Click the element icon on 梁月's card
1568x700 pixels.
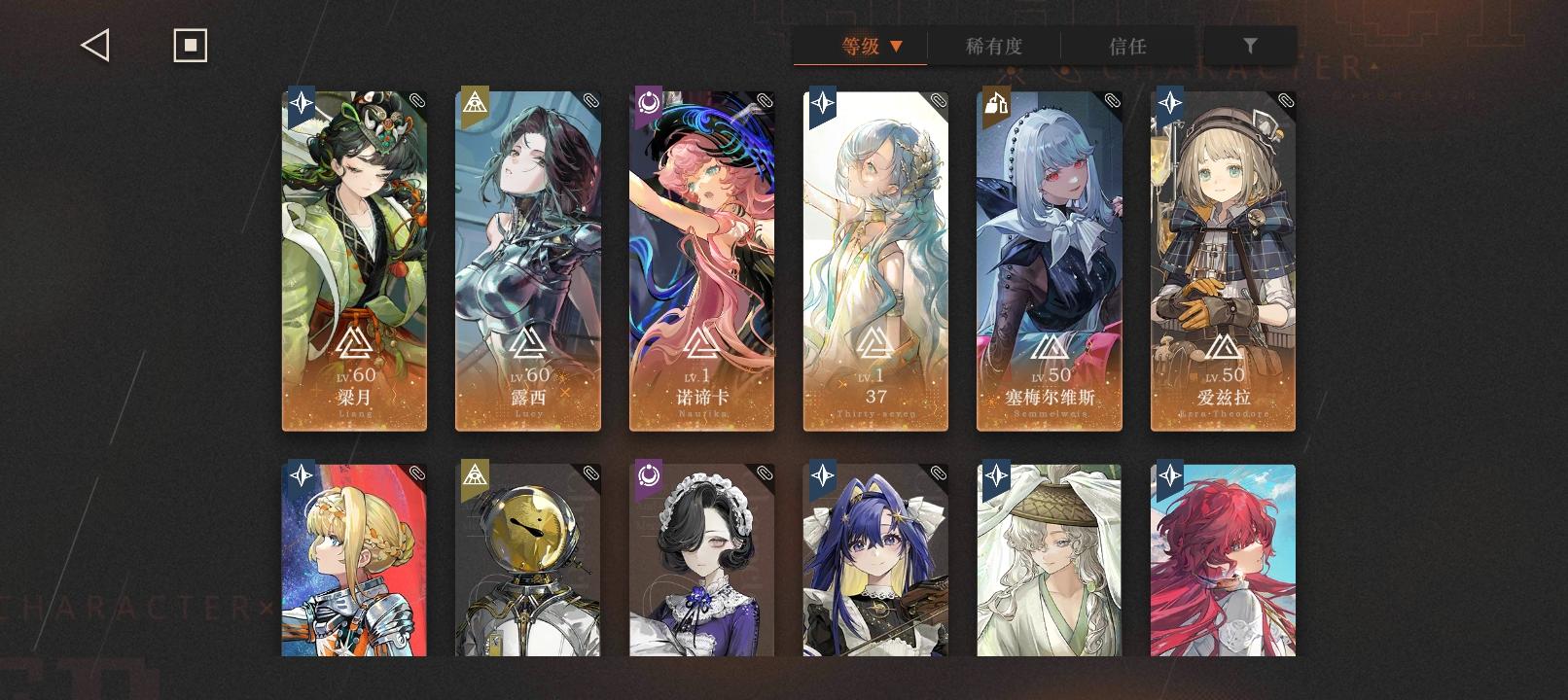pos(301,104)
